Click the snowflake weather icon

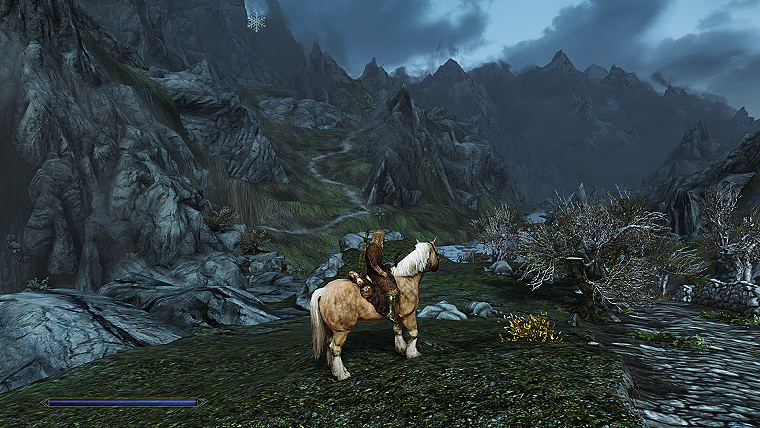point(257,21)
